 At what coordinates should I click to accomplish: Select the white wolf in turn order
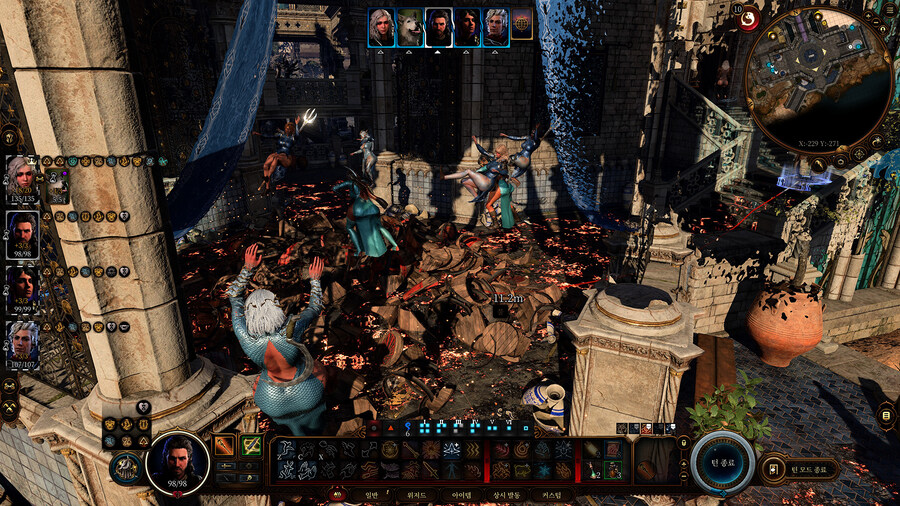click(x=410, y=27)
